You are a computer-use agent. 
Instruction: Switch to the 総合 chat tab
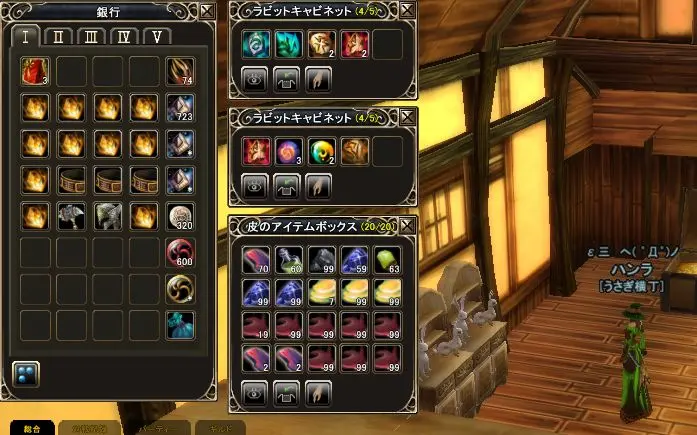click(x=32, y=428)
